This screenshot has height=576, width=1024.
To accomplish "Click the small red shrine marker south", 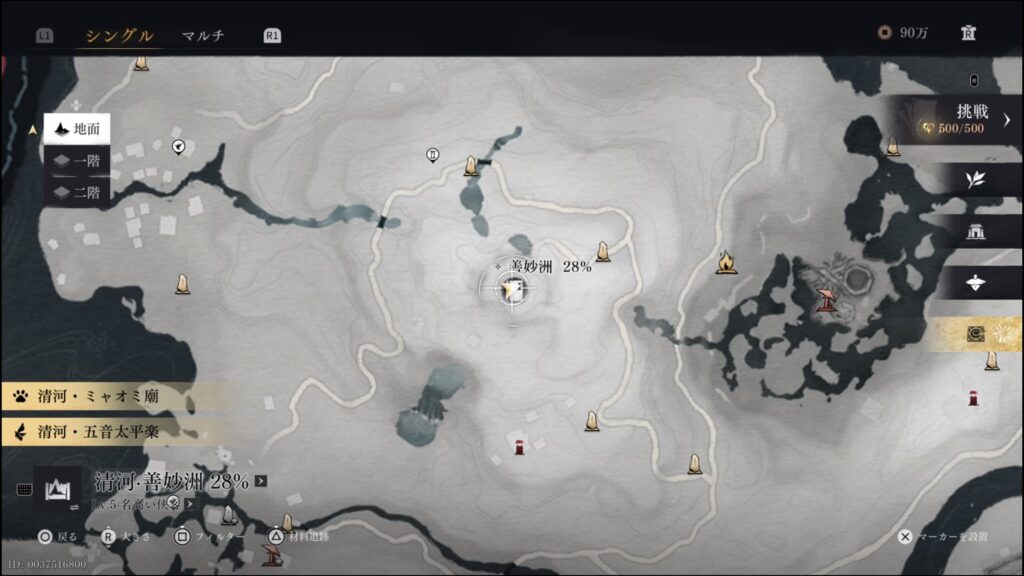I will pyautogui.click(x=518, y=447).
